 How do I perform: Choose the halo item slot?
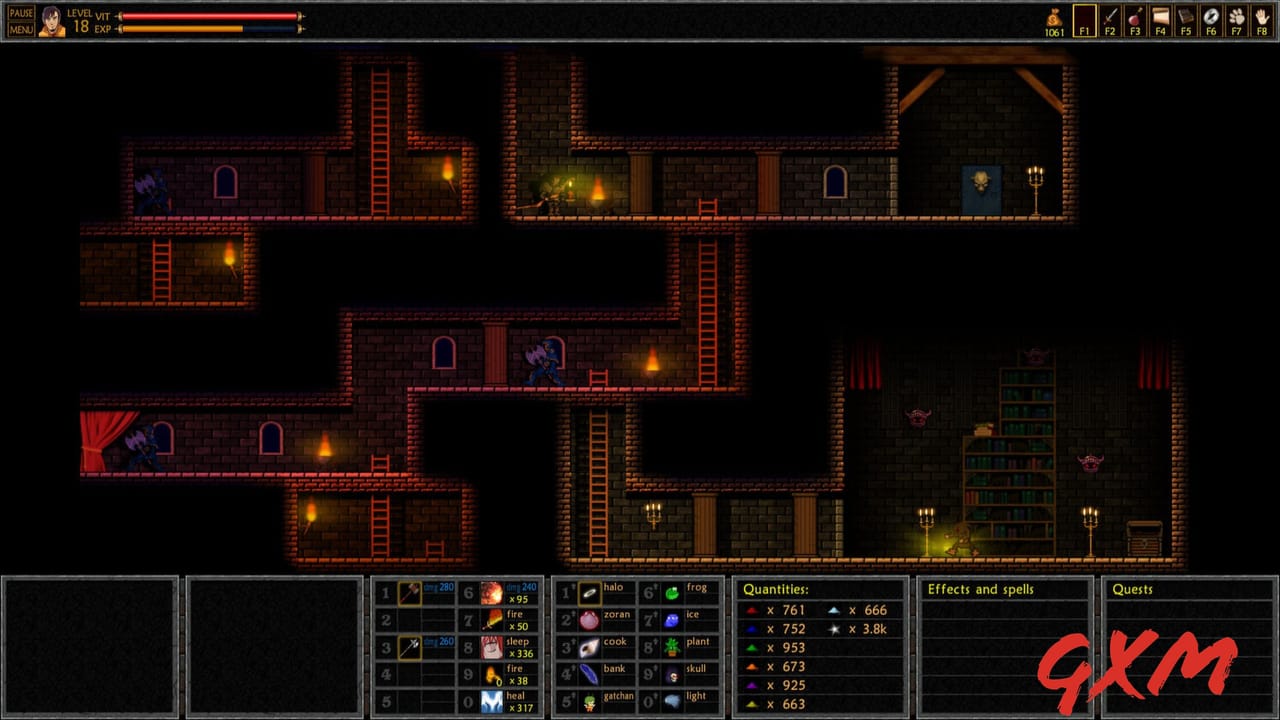pos(590,593)
